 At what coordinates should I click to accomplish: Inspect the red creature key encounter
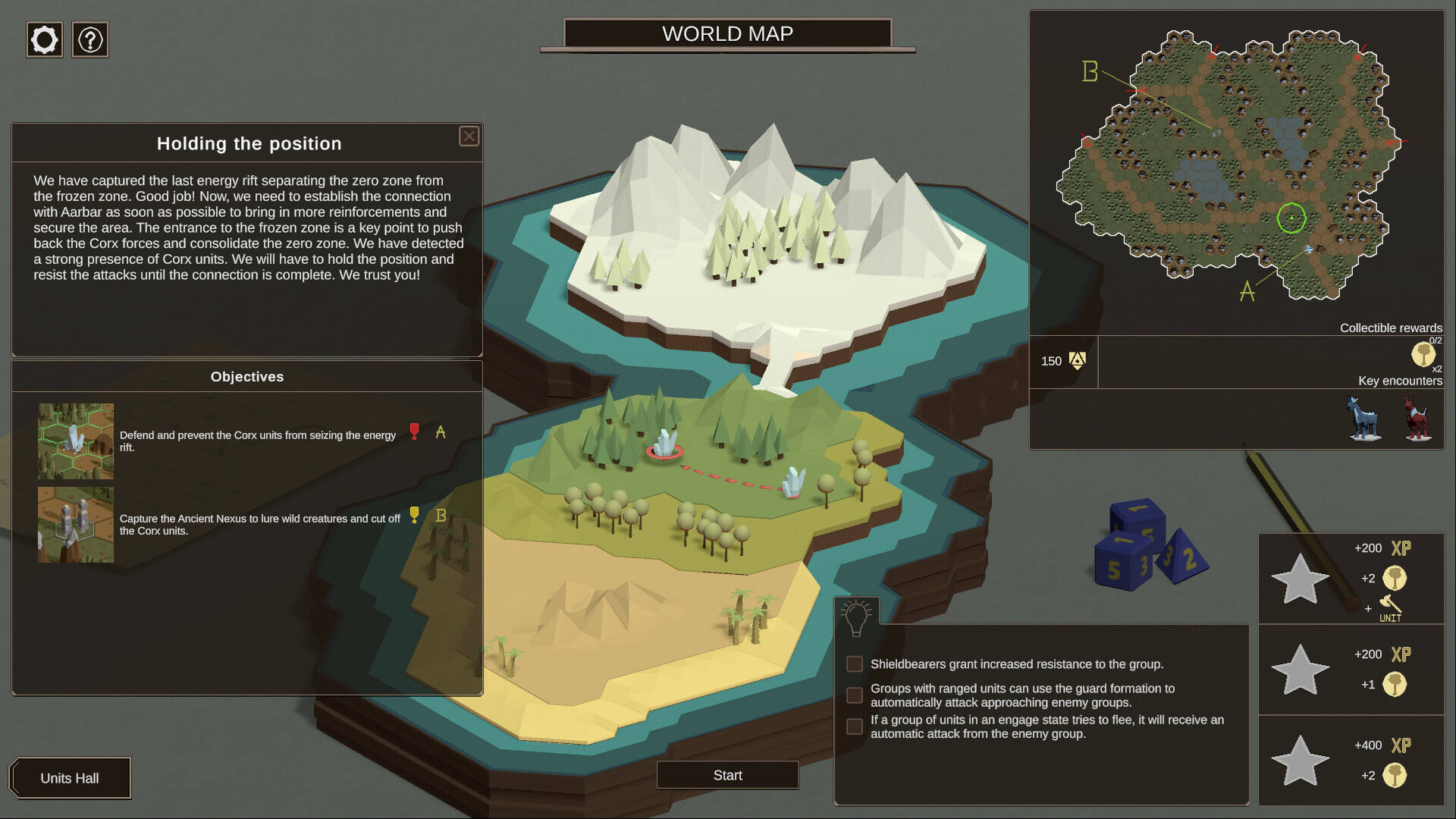tap(1416, 417)
